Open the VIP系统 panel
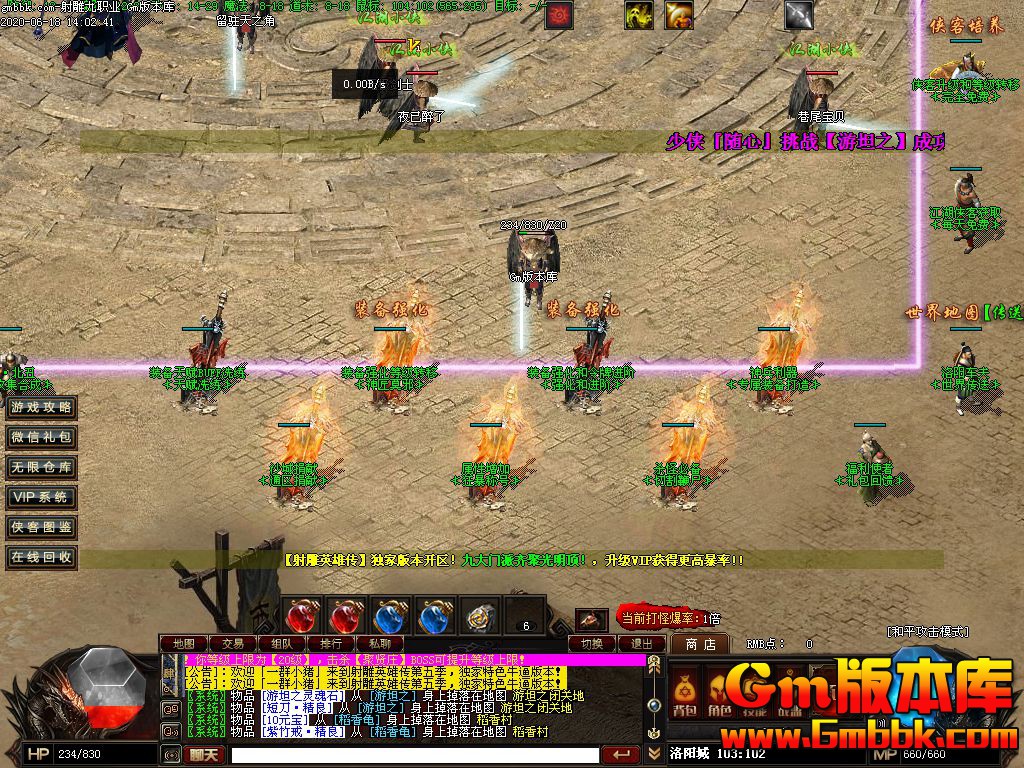Viewport: 1024px width, 768px height. point(41,497)
